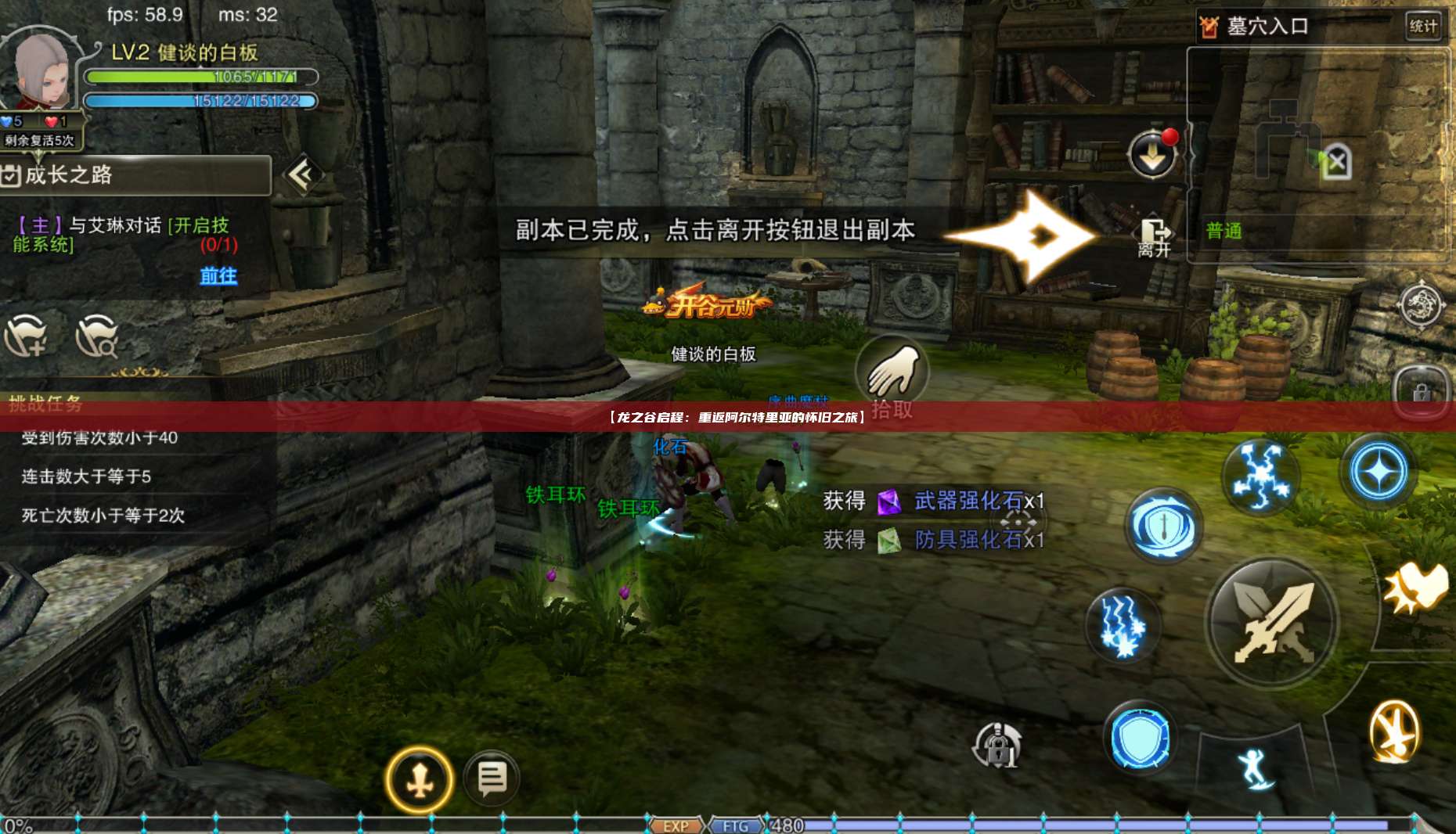Cast the blue four-point star skill
This screenshot has height=834, width=1456.
[1379, 472]
